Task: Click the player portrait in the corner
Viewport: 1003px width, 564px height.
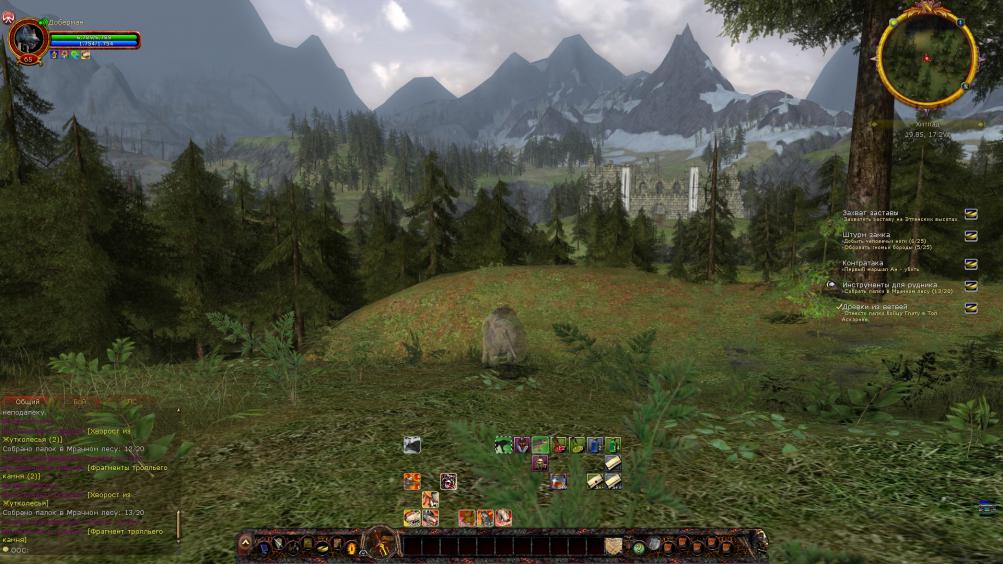Action: 25,38
